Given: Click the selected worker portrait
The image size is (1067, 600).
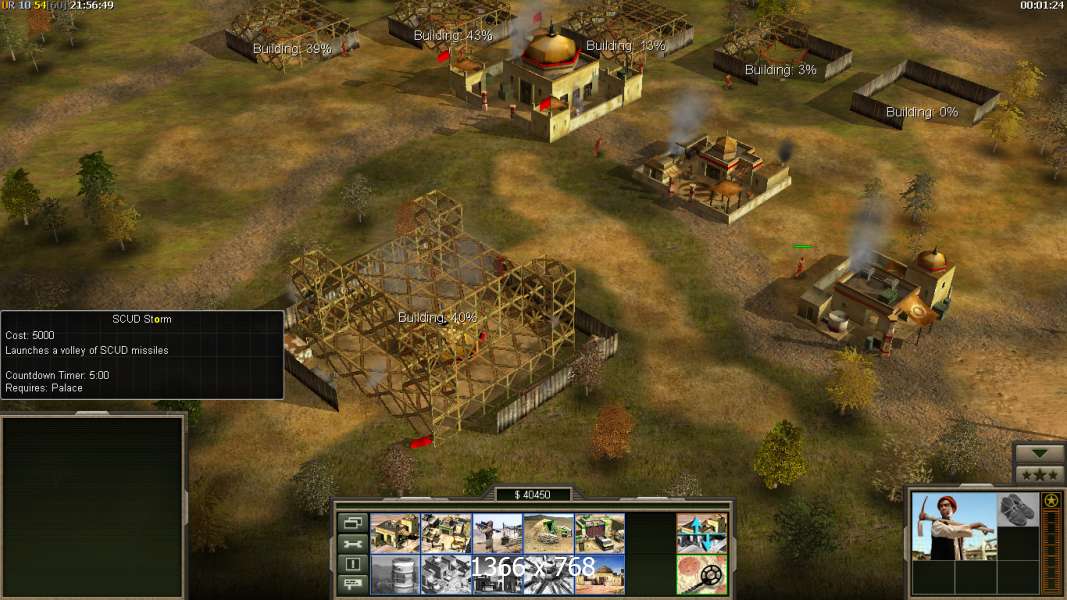Looking at the screenshot, I should [x=954, y=525].
